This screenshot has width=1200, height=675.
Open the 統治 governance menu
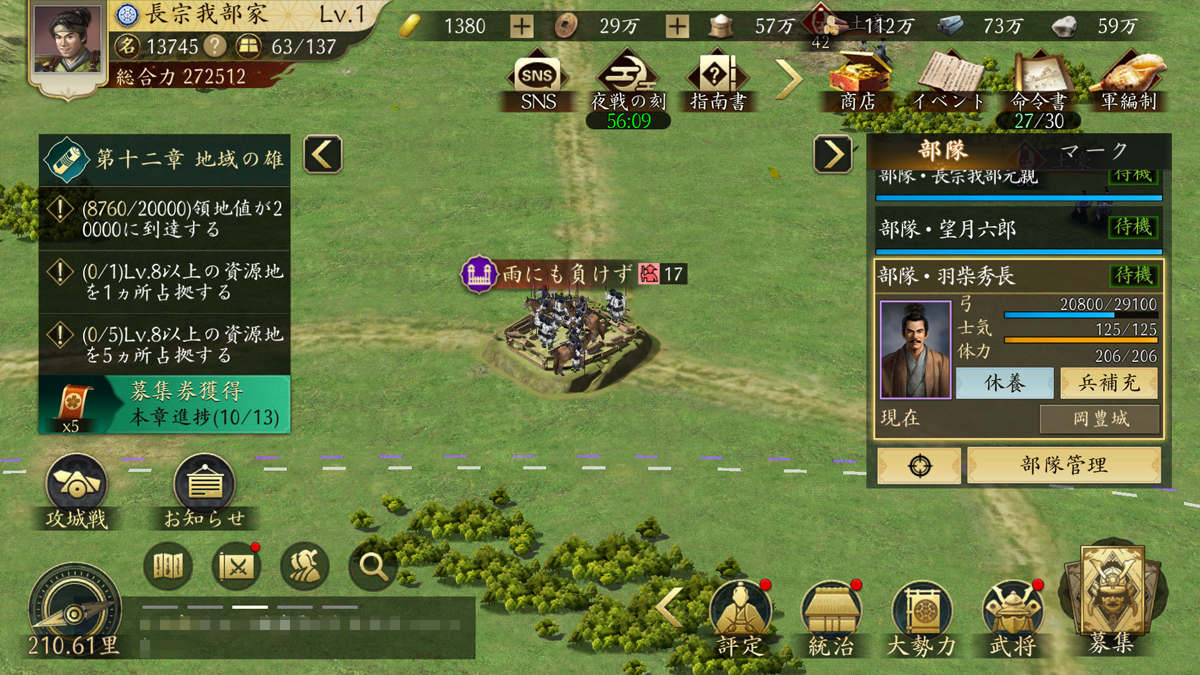830,615
